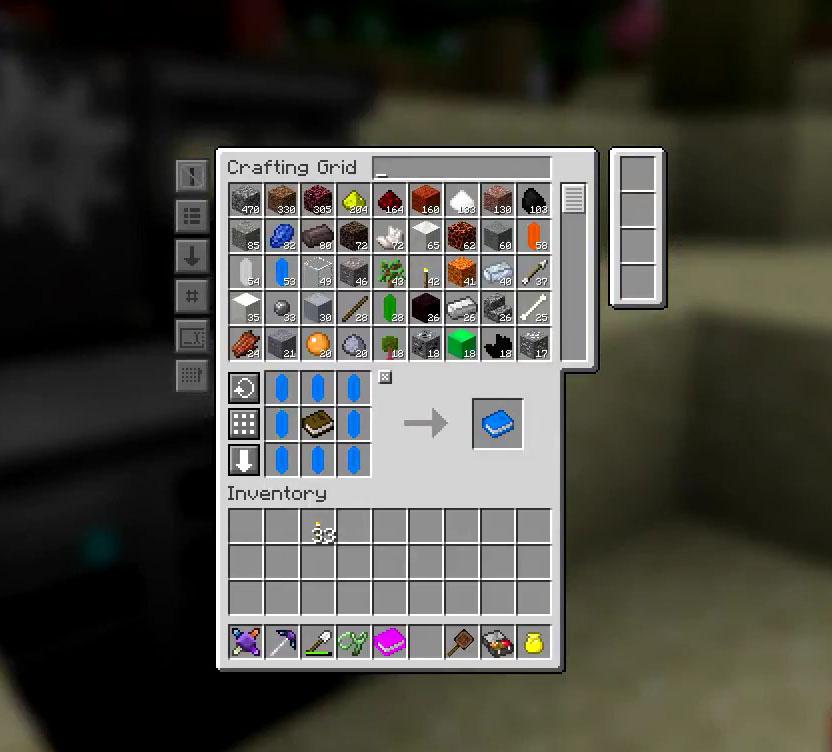Screen dimensions: 832x752
Task: Choose the green block stack of 18
Action: point(462,345)
